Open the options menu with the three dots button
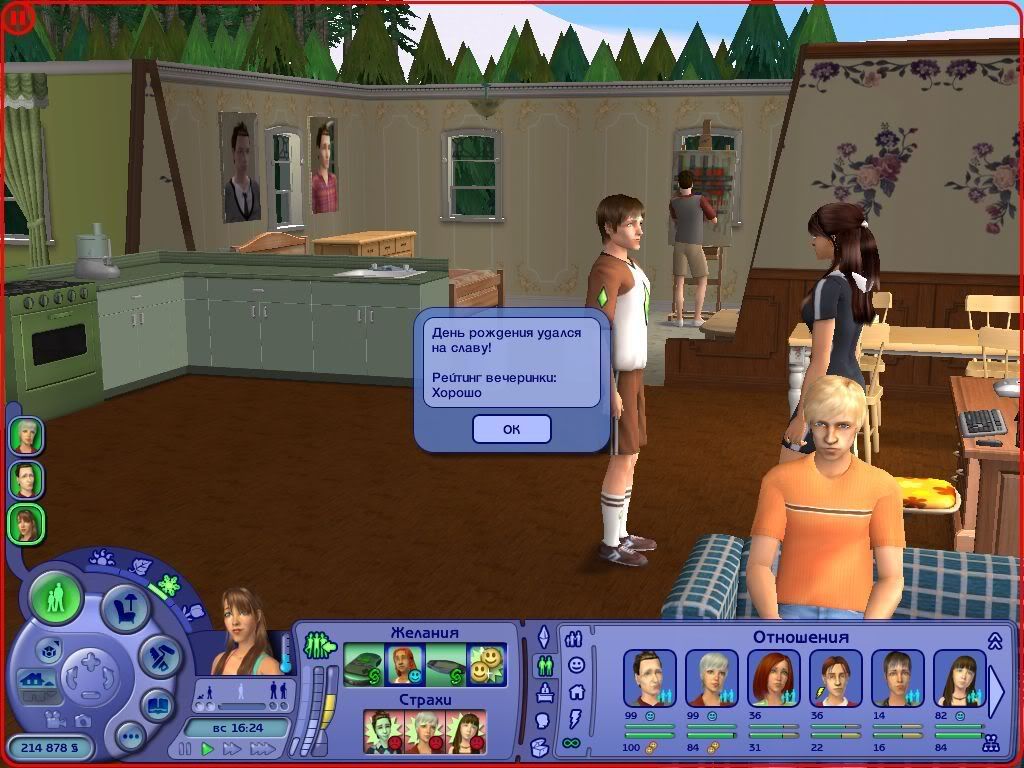1024x768 pixels. 130,738
